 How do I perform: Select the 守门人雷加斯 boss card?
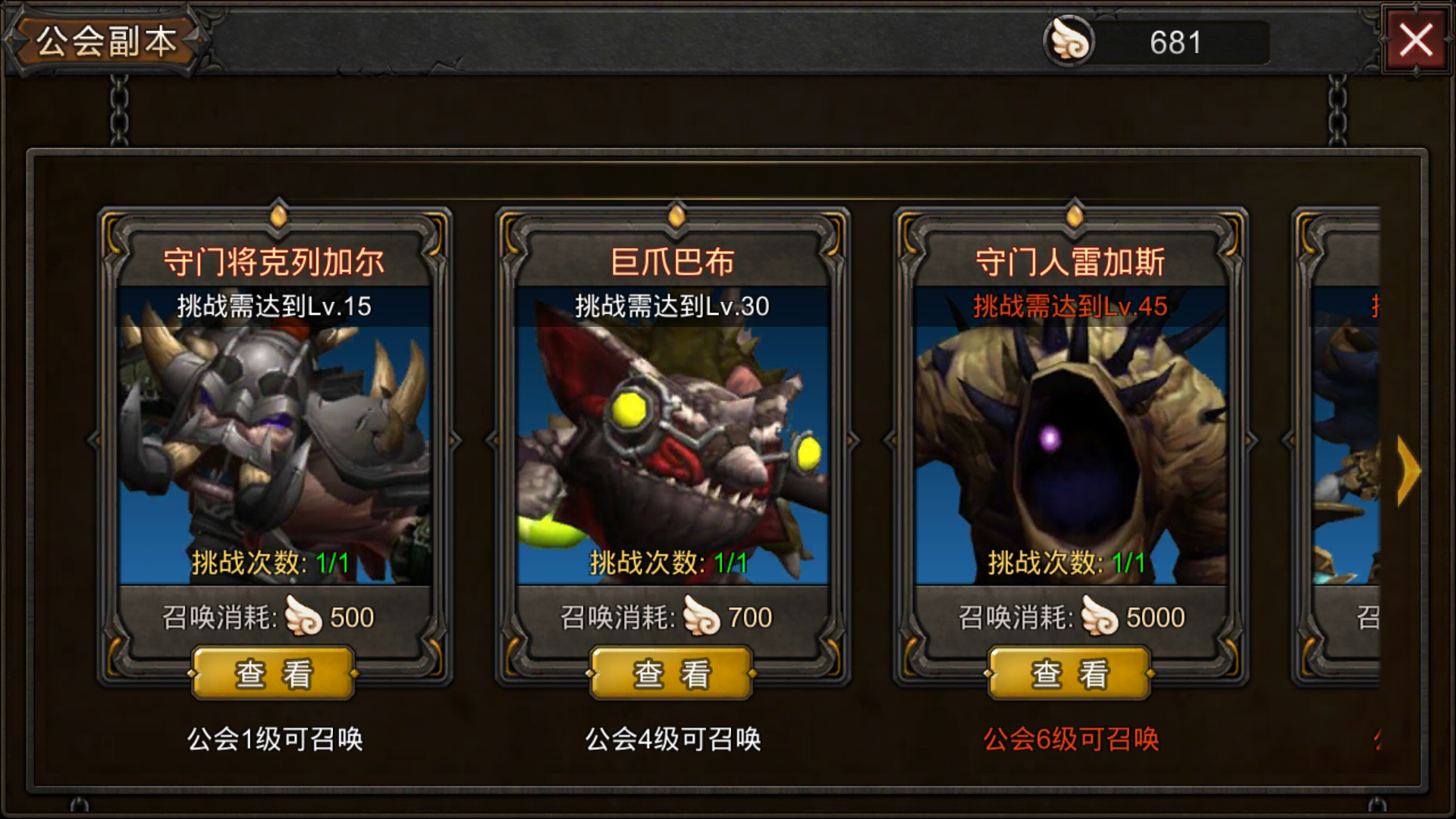pyautogui.click(x=1070, y=440)
